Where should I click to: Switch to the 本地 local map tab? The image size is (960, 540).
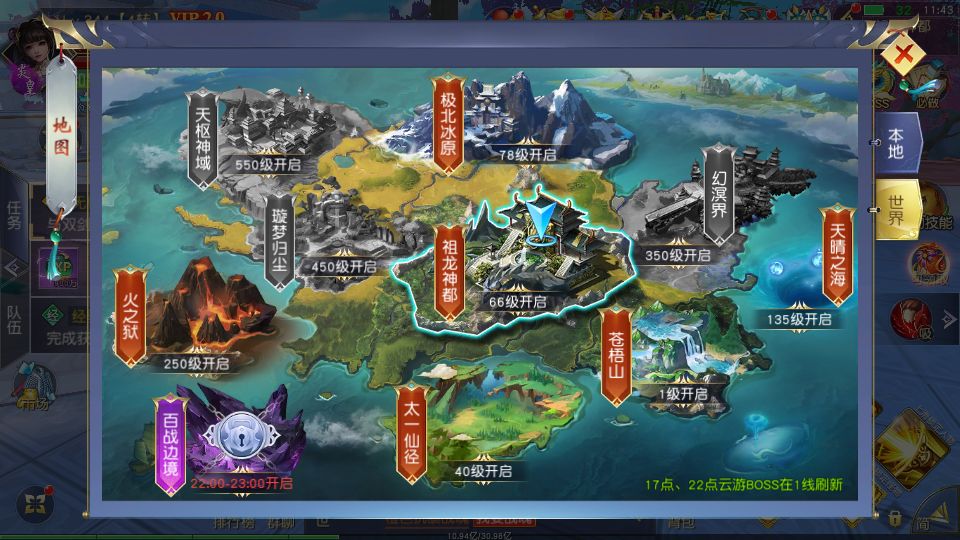coord(895,143)
